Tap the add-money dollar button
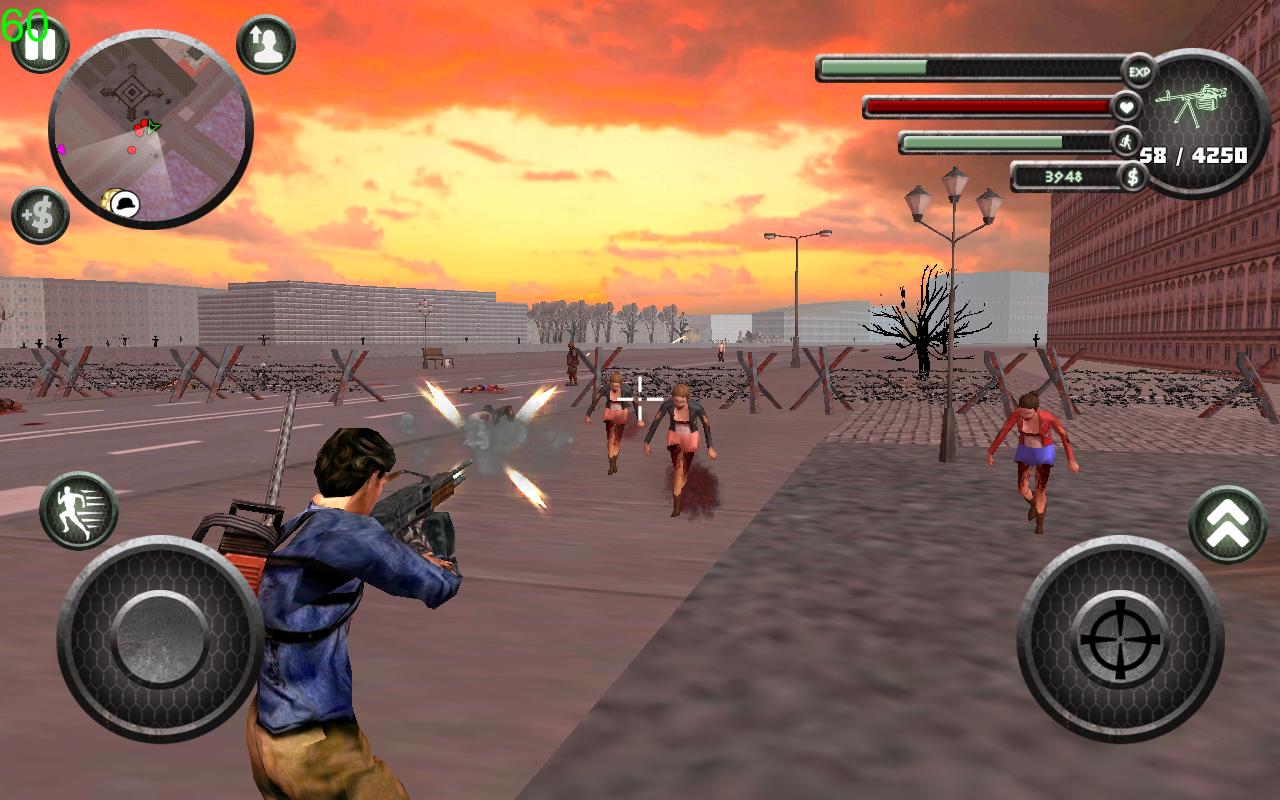 click(40, 216)
